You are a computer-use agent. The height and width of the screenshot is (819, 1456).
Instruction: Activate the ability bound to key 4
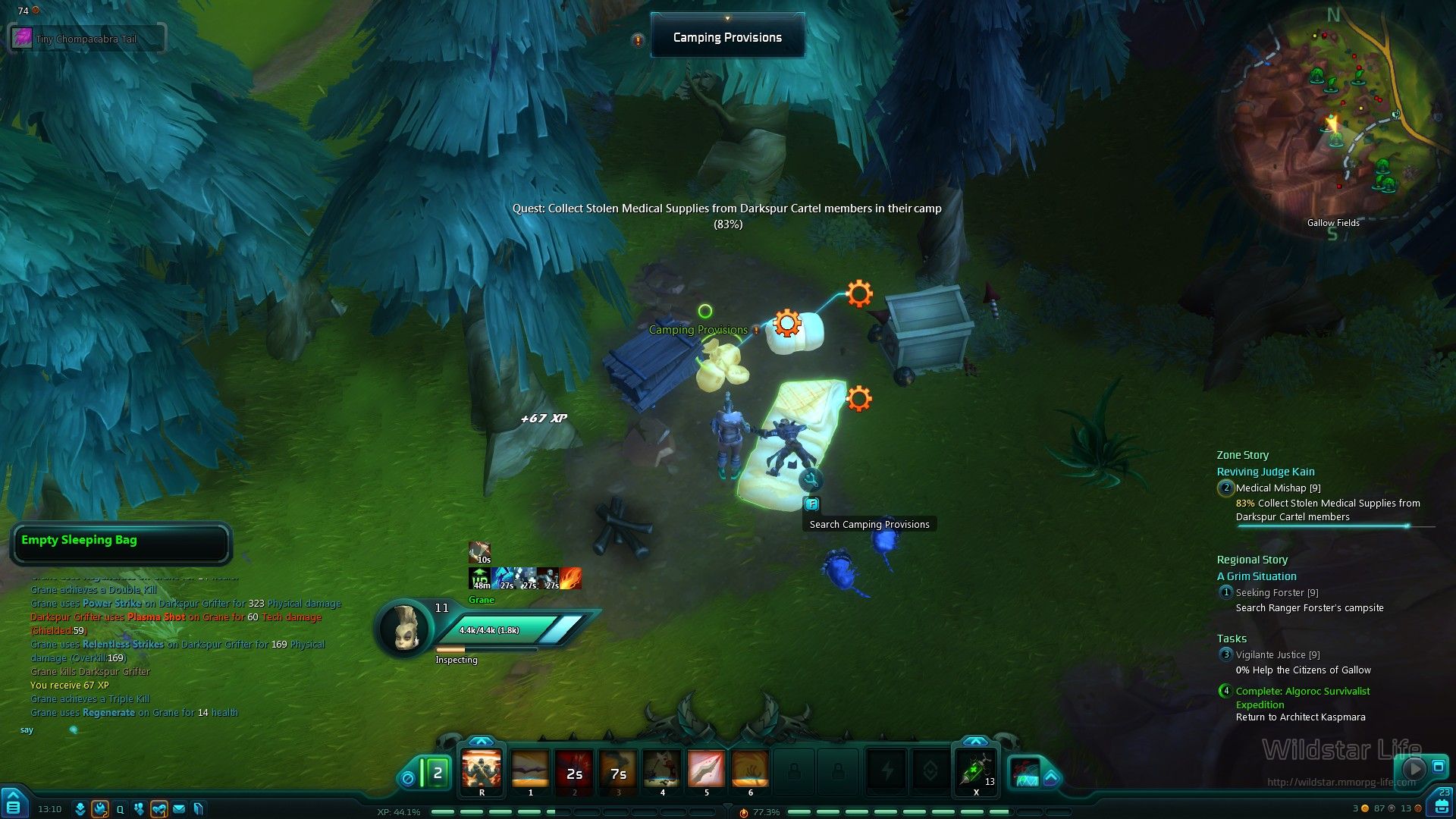662,769
